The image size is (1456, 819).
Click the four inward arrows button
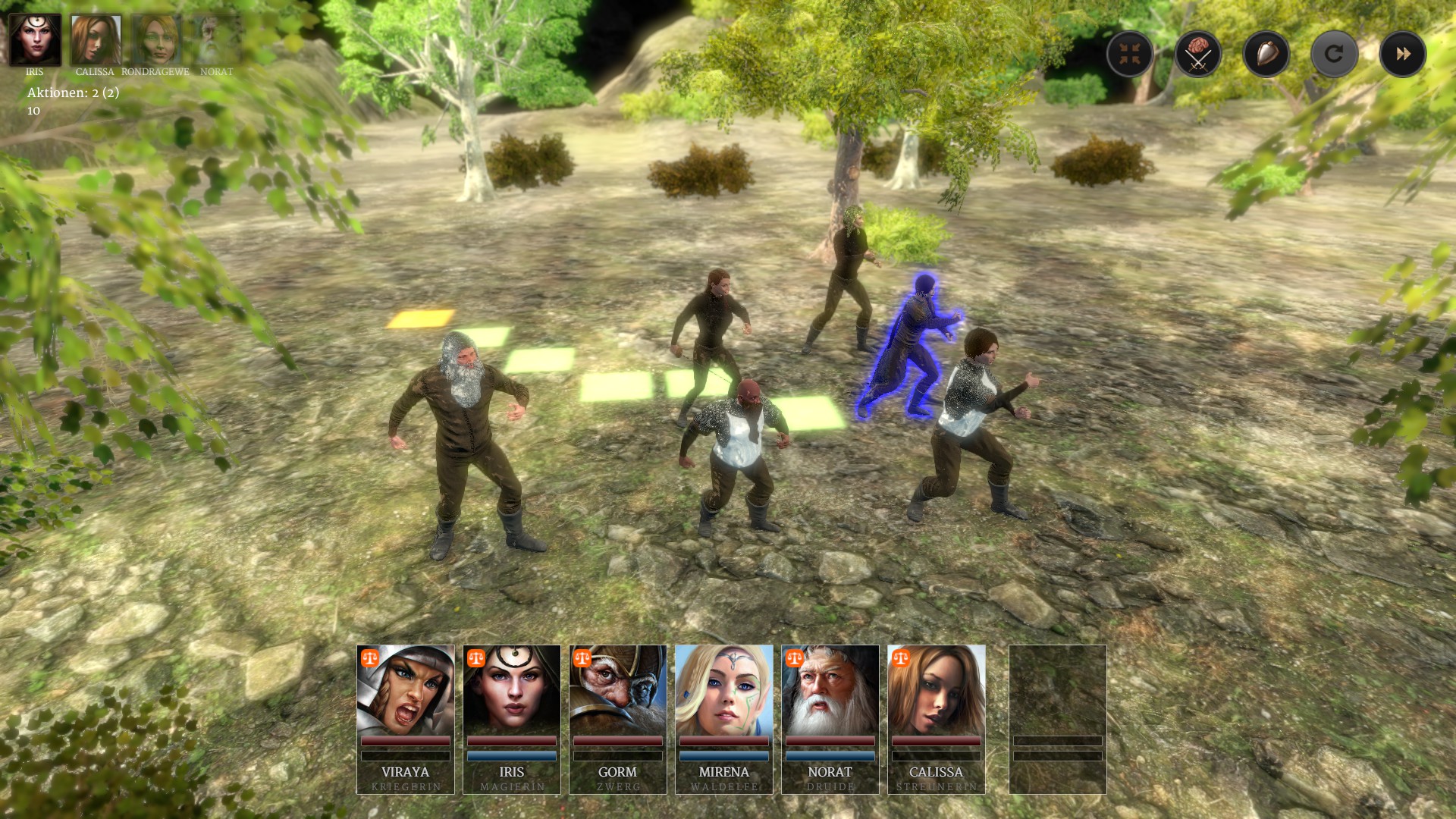(x=1129, y=54)
